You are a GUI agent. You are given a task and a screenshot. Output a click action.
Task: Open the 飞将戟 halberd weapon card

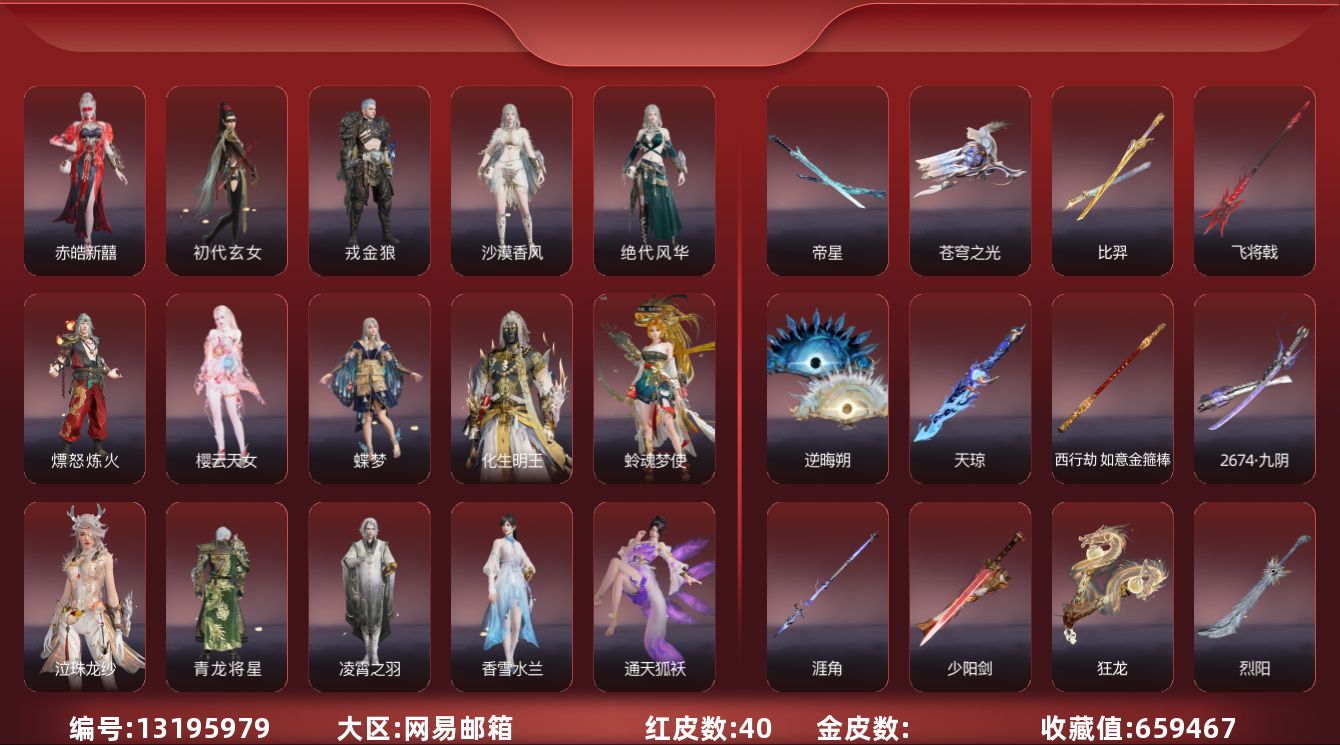1255,180
